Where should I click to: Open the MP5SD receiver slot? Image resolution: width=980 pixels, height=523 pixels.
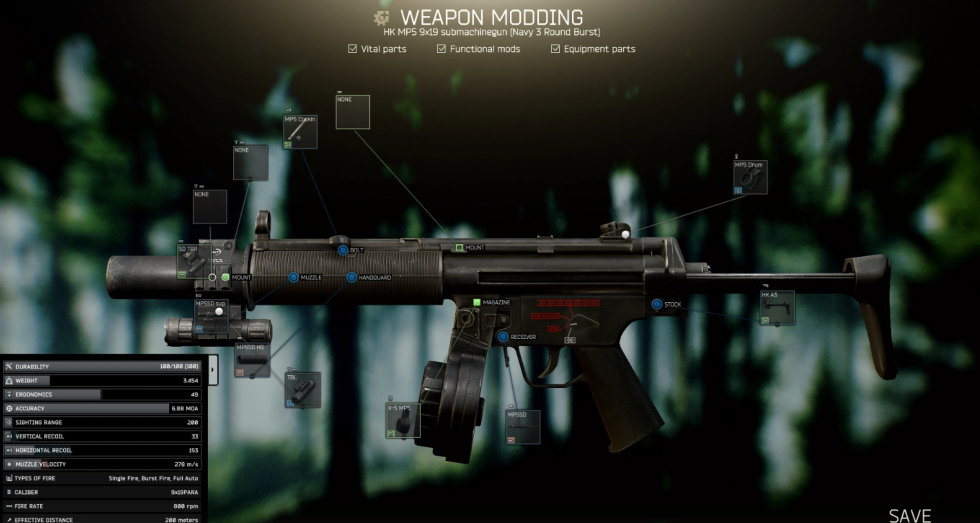523,426
